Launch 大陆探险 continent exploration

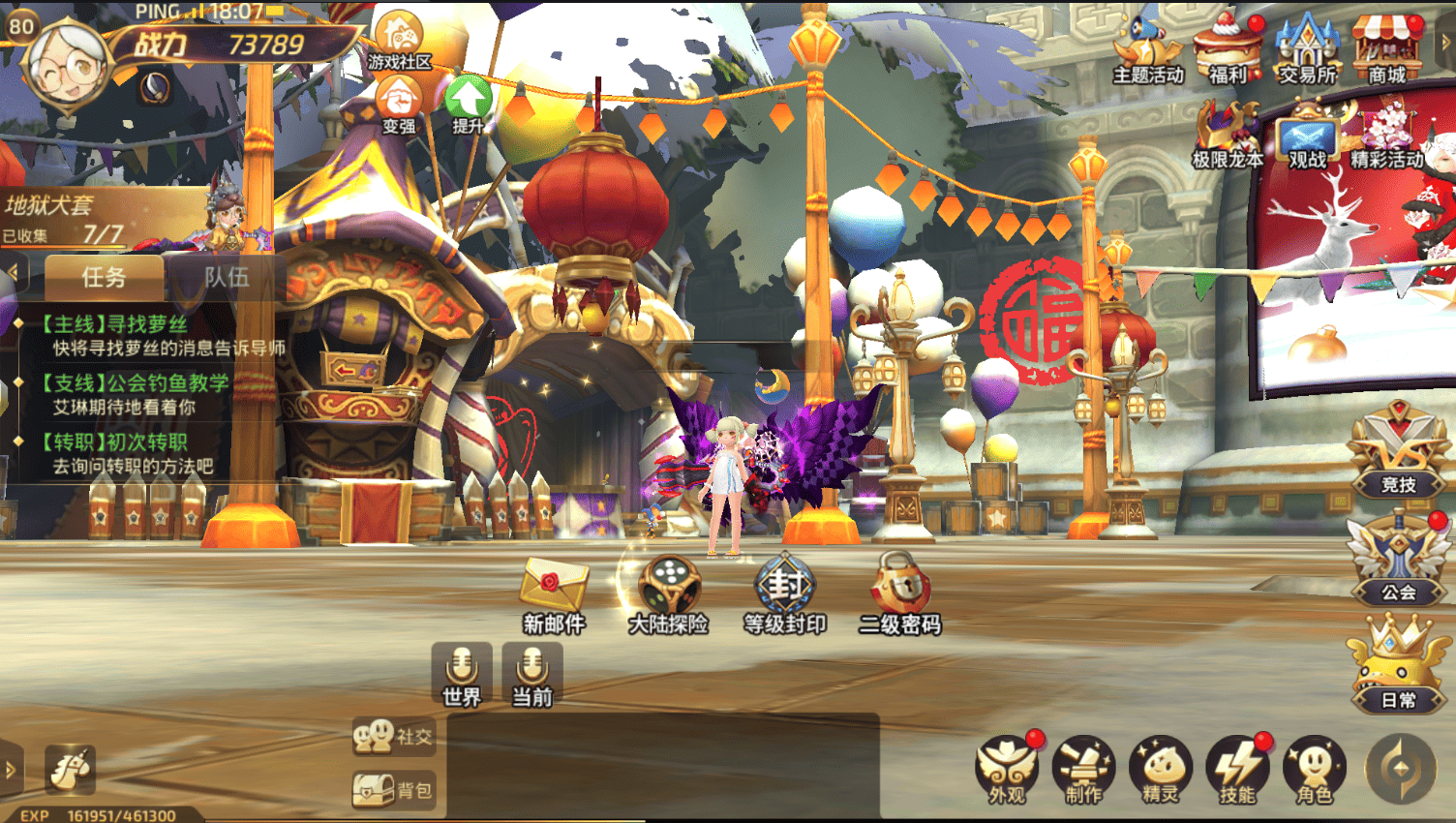[668, 593]
